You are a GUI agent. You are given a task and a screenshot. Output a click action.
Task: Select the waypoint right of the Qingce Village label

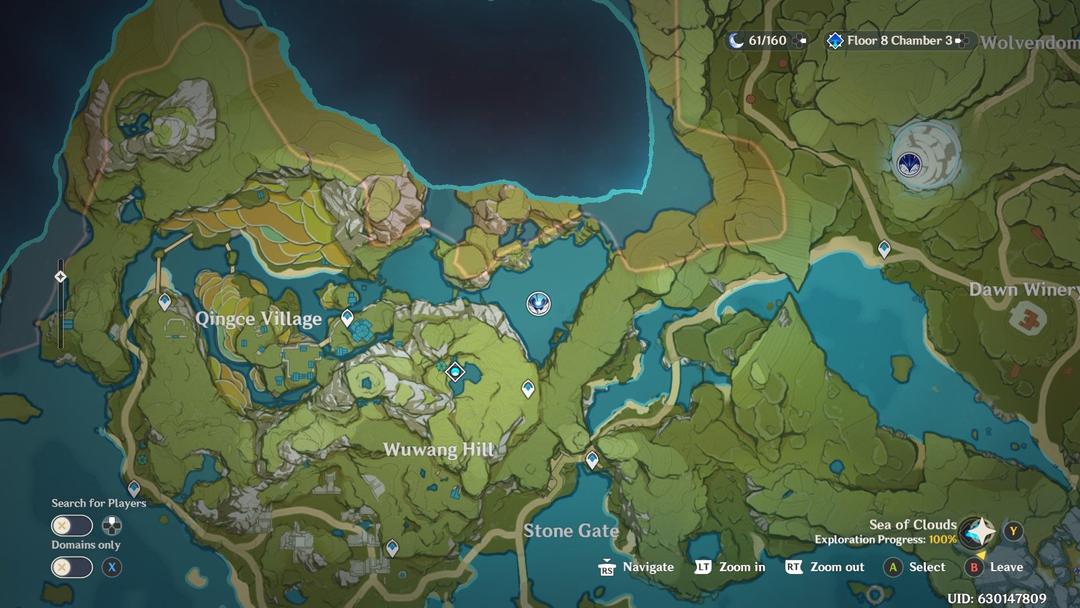(347, 319)
